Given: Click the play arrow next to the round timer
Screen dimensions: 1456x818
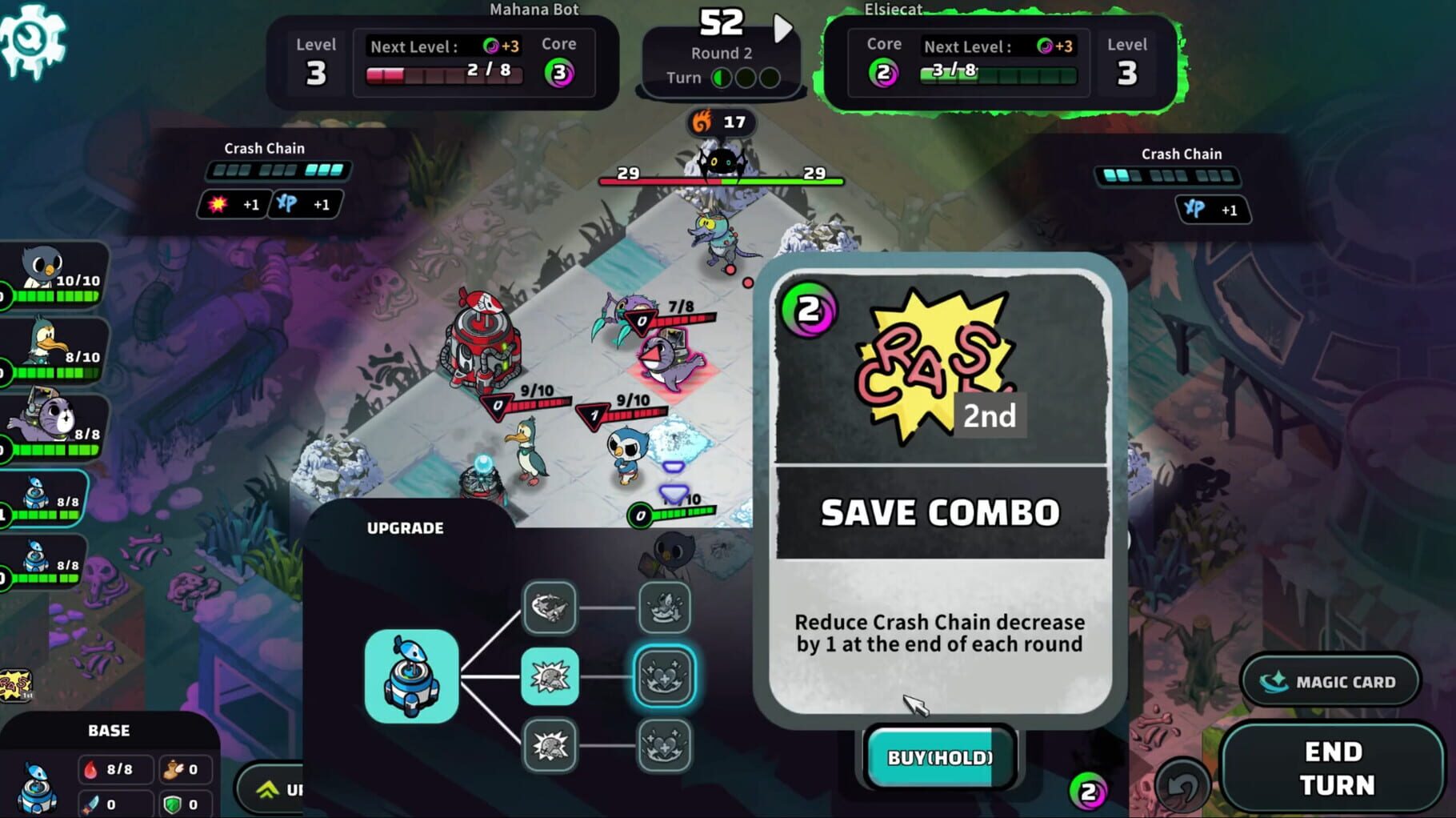Looking at the screenshot, I should click(782, 26).
